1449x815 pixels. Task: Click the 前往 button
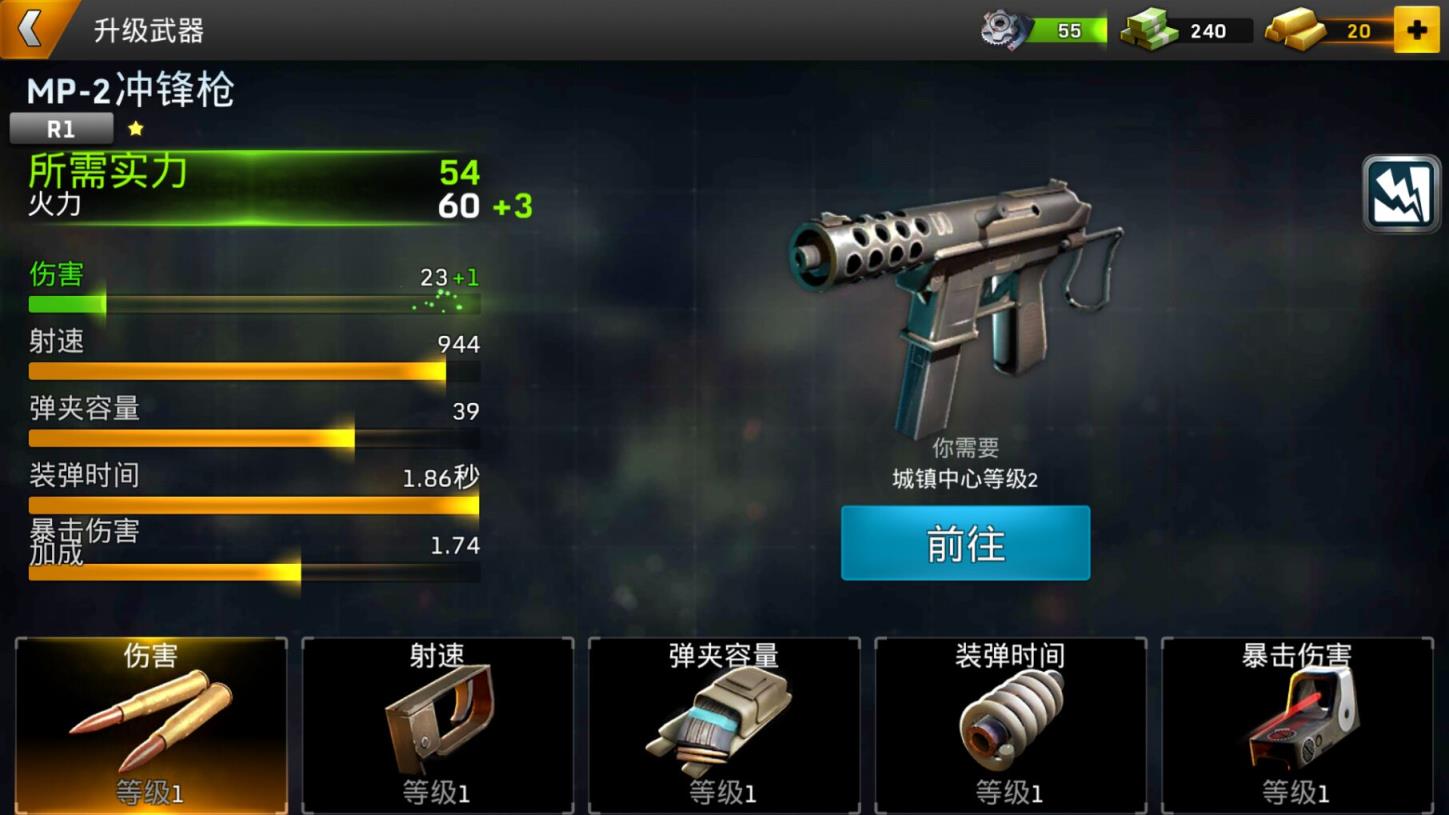pyautogui.click(x=965, y=543)
